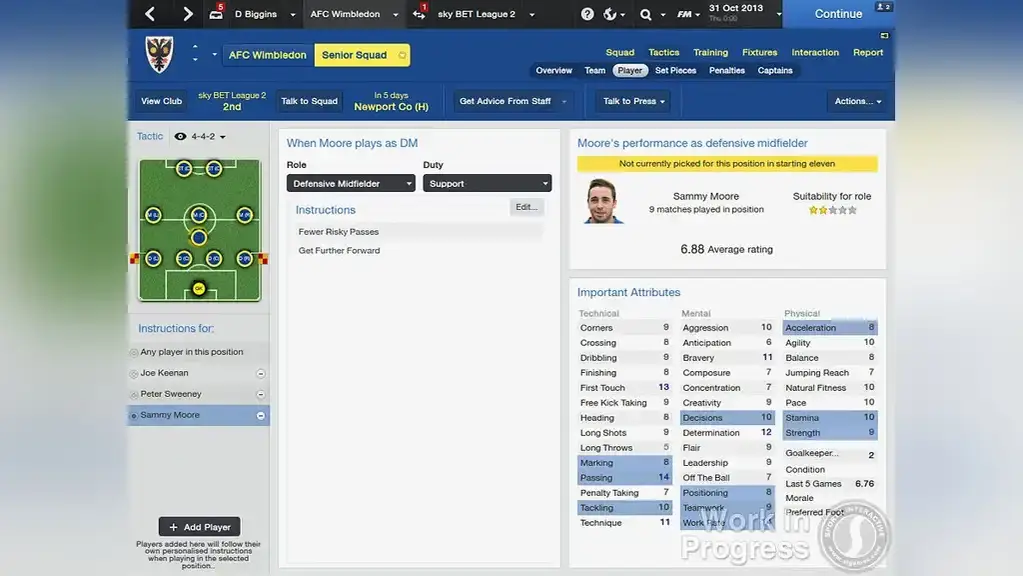
Task: Open the Talk to Press dropdown
Action: tap(634, 101)
